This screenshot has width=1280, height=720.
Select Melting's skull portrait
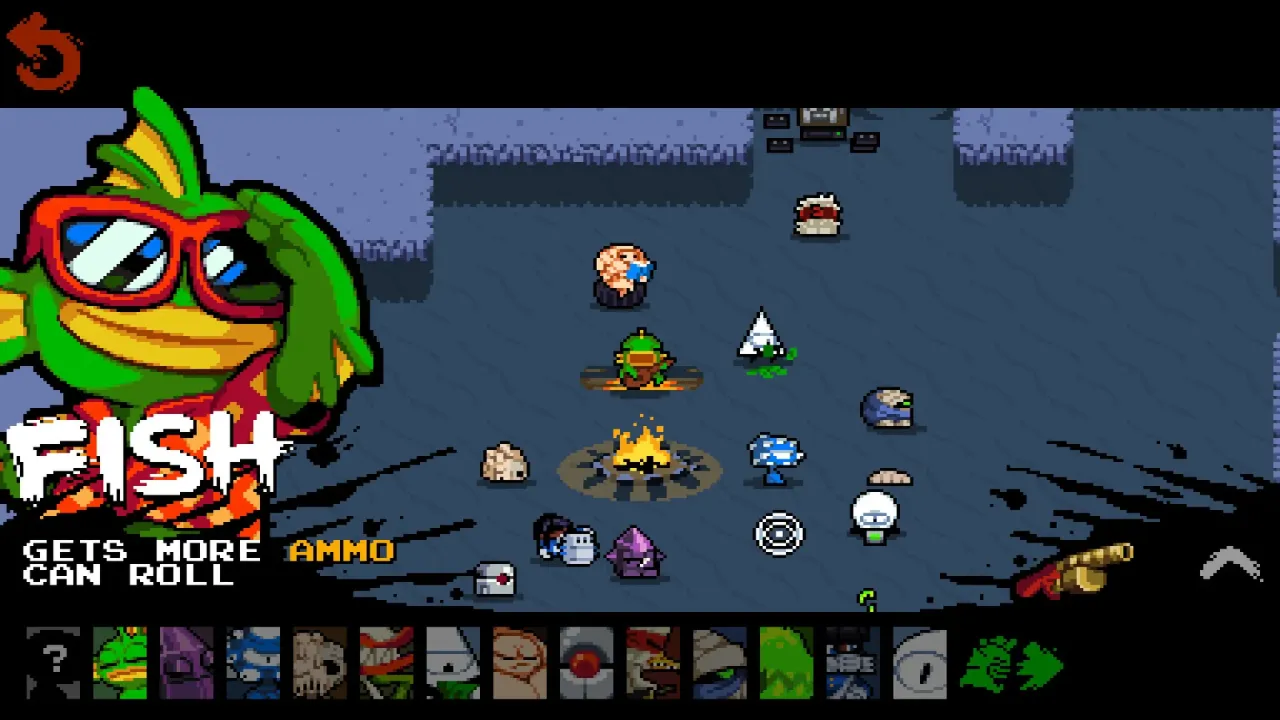[320, 663]
